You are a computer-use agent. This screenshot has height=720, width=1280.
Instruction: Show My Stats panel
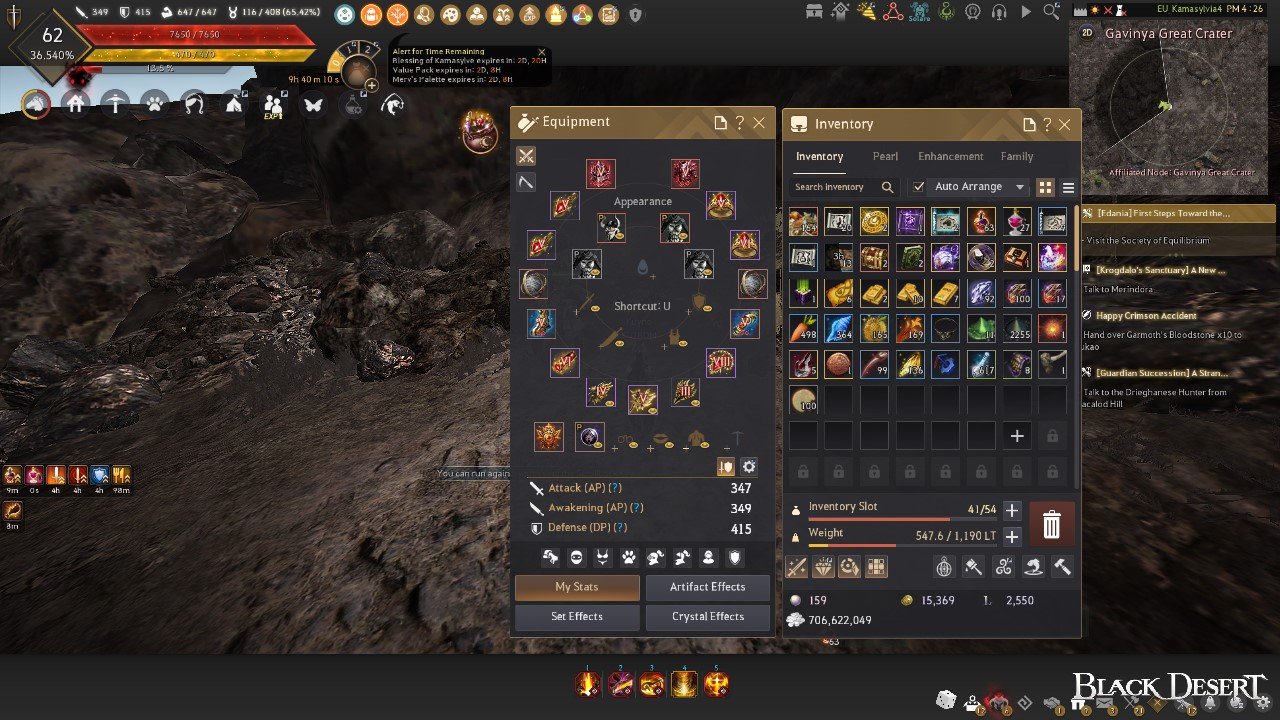click(x=577, y=587)
